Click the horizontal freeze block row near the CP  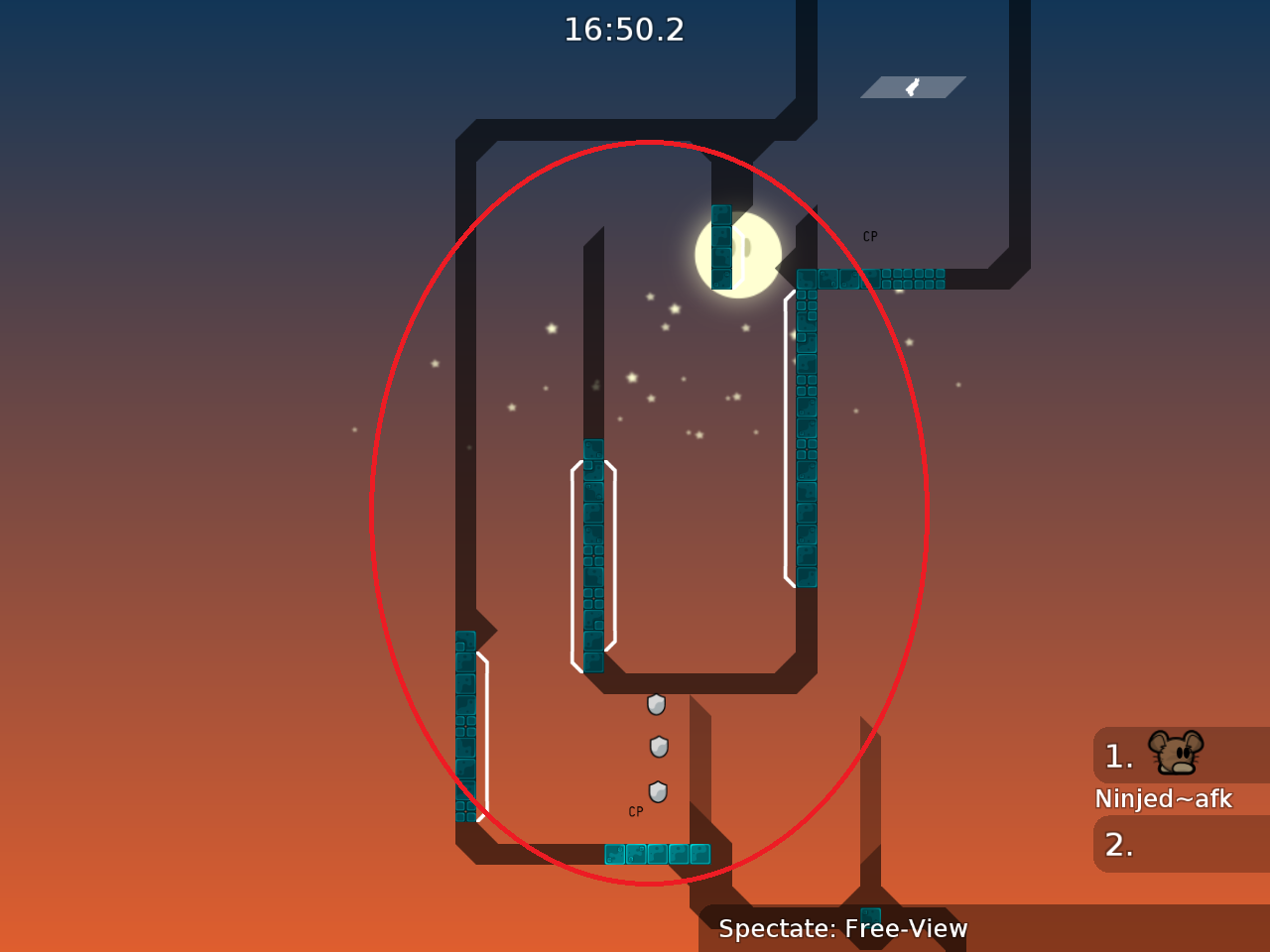click(x=873, y=279)
